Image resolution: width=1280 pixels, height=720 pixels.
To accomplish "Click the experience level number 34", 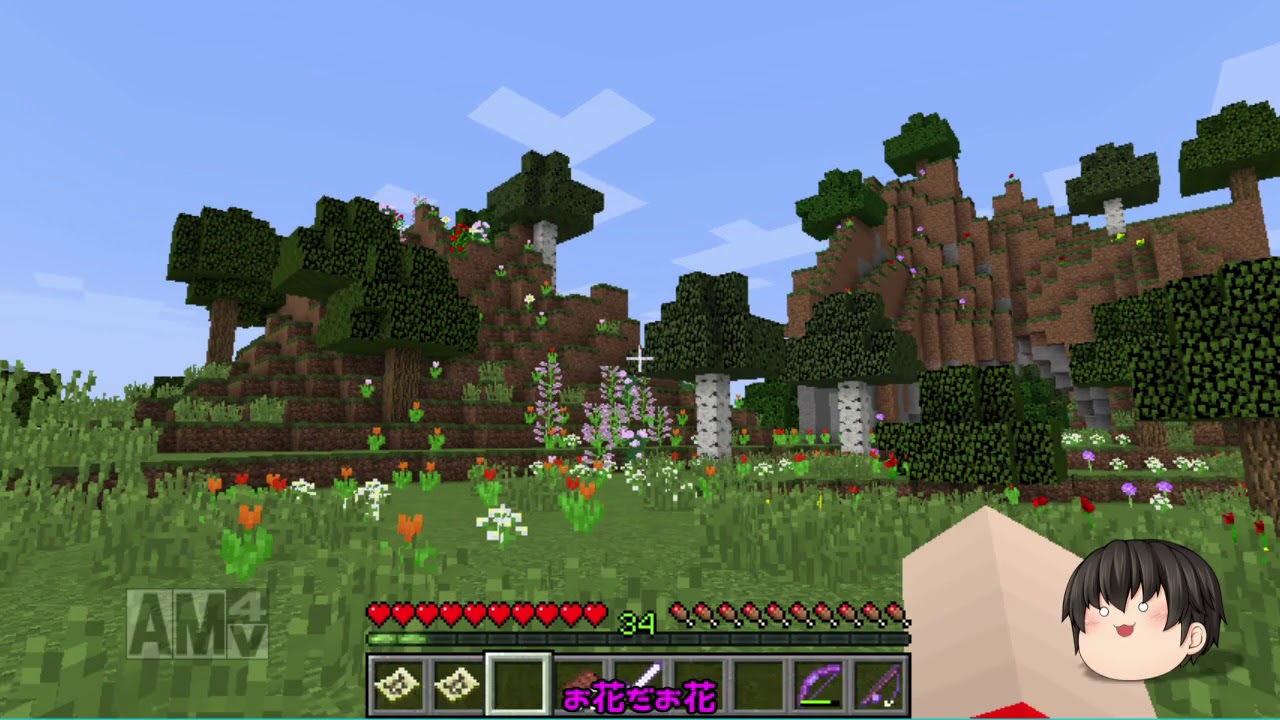I will tap(641, 625).
